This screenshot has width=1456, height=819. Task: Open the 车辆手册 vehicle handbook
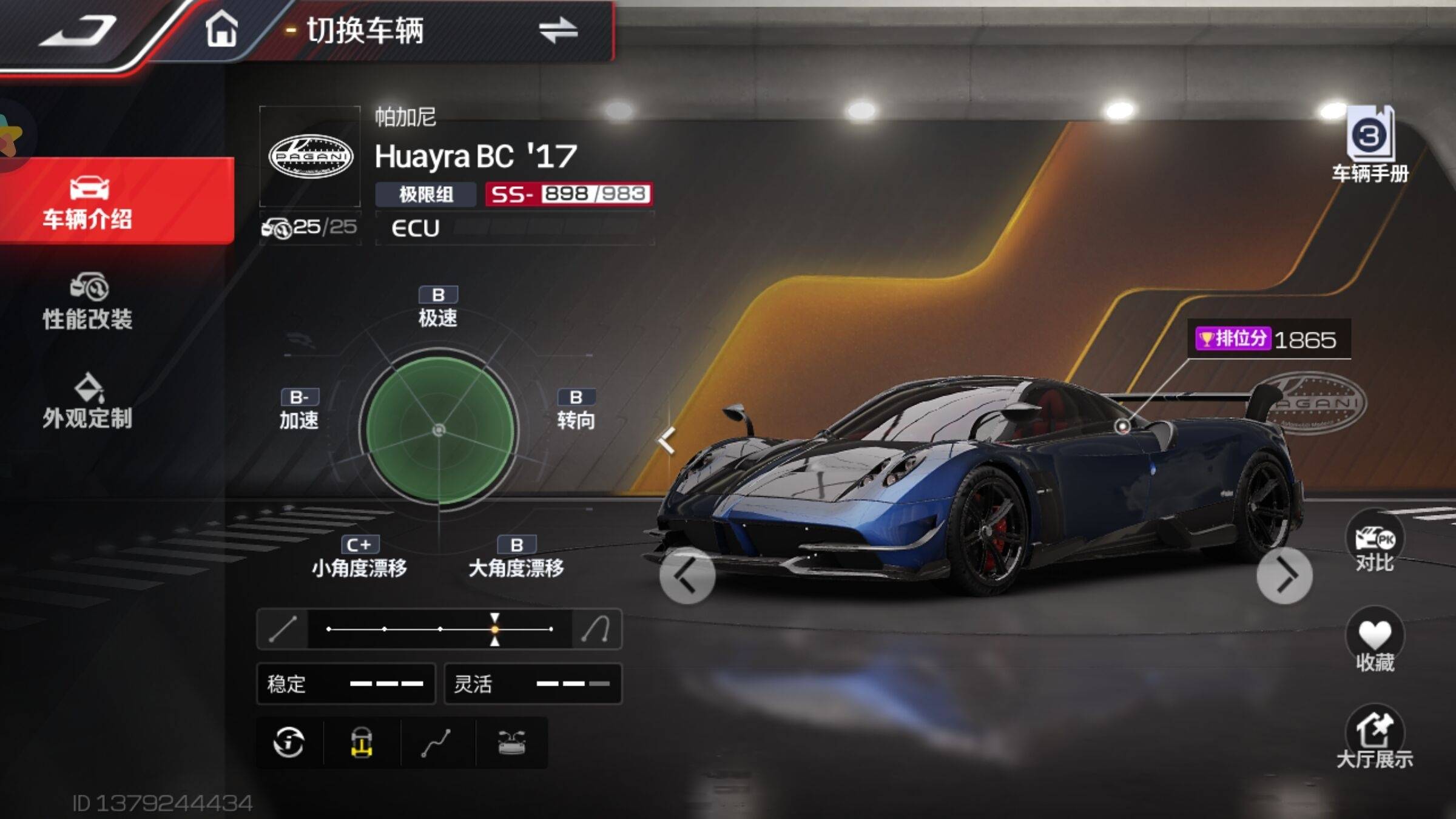coord(1370,144)
